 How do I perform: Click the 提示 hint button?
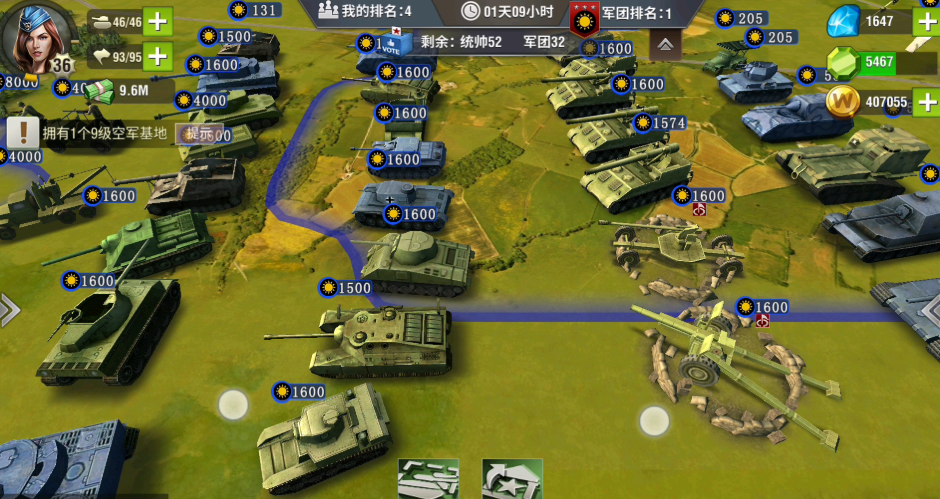196,133
